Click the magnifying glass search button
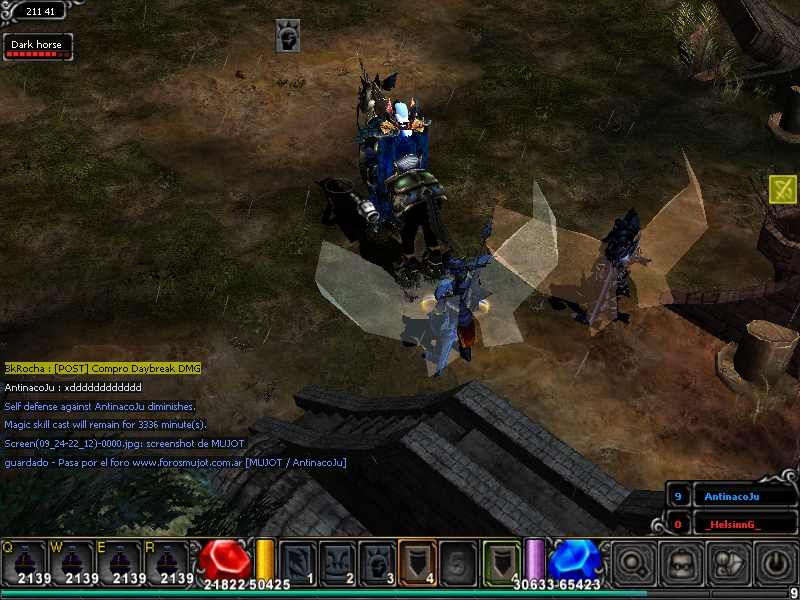This screenshot has width=800, height=600. pyautogui.click(x=633, y=563)
